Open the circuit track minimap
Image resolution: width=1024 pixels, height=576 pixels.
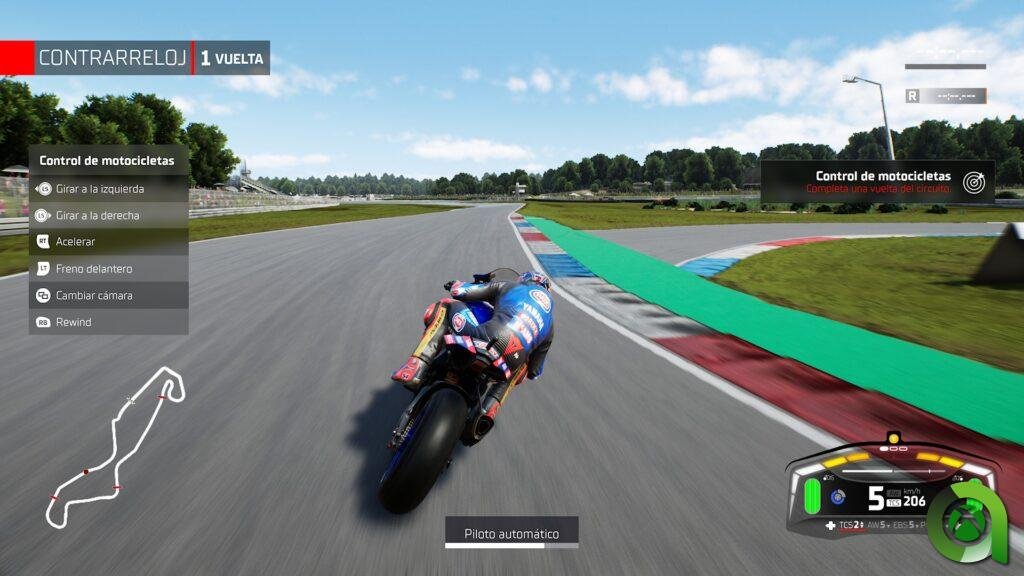click(x=115, y=445)
